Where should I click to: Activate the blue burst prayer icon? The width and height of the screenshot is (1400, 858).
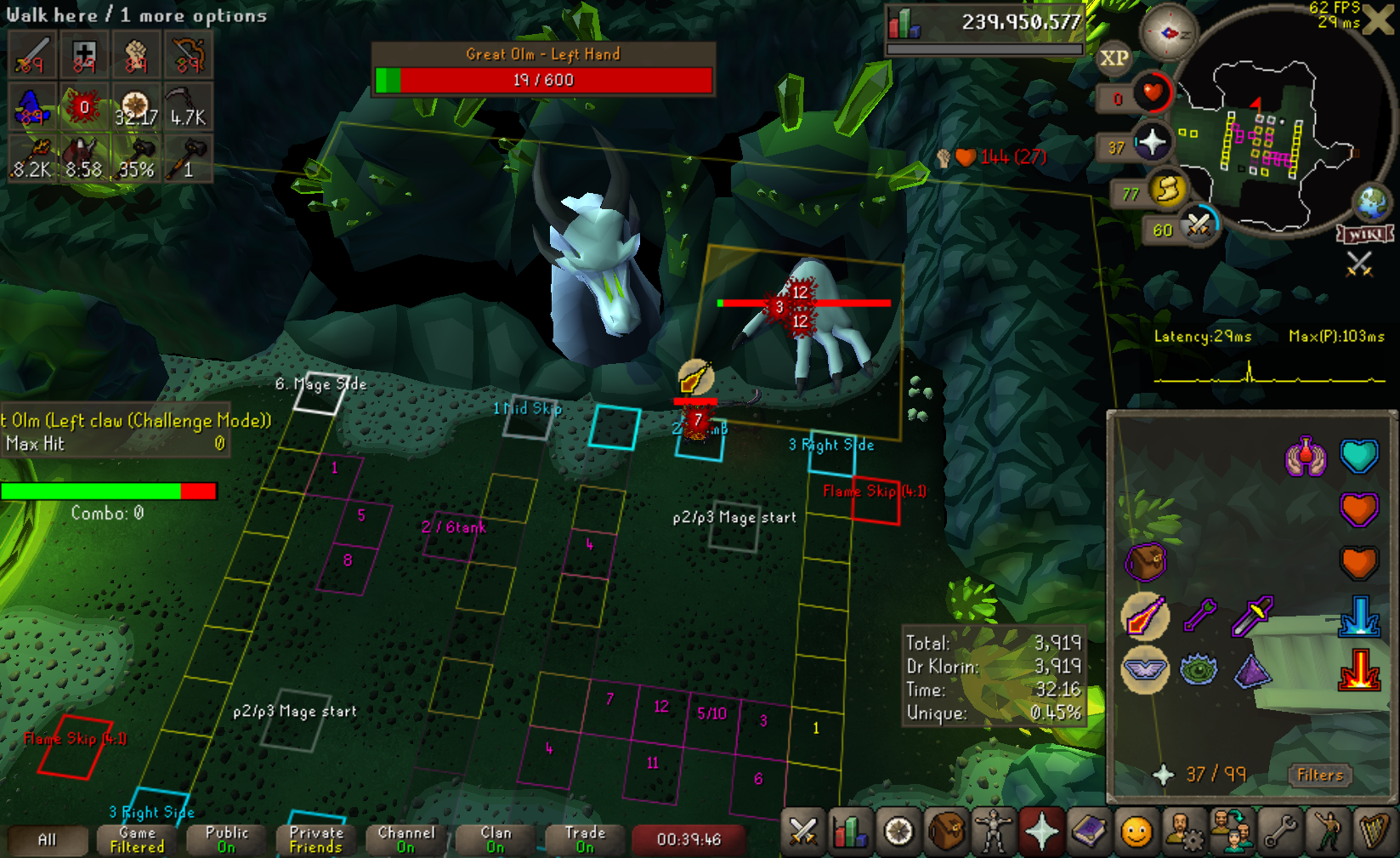[1358, 617]
